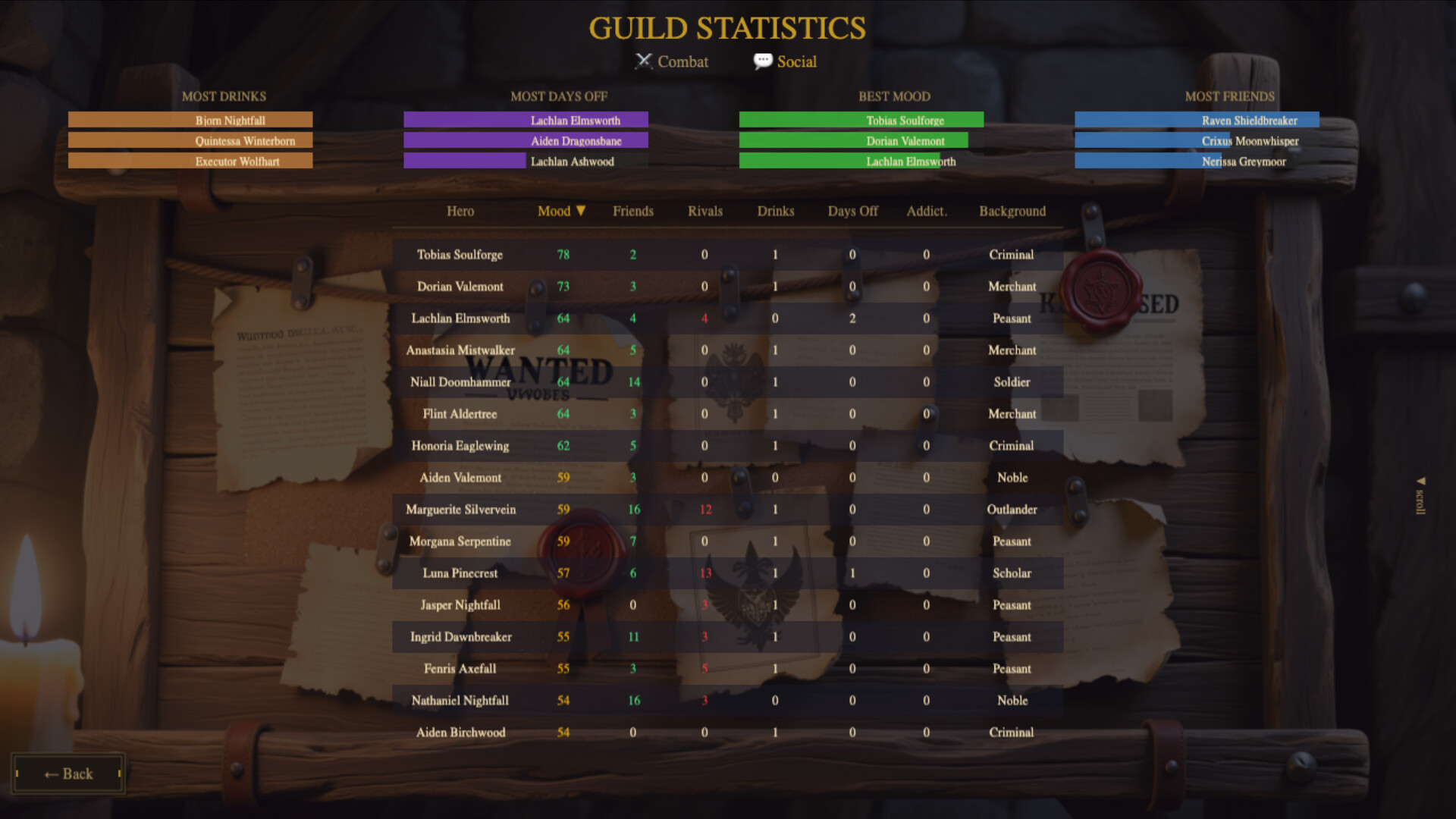Click the crossed swords Combat icon
1456x819 pixels.
(x=644, y=61)
